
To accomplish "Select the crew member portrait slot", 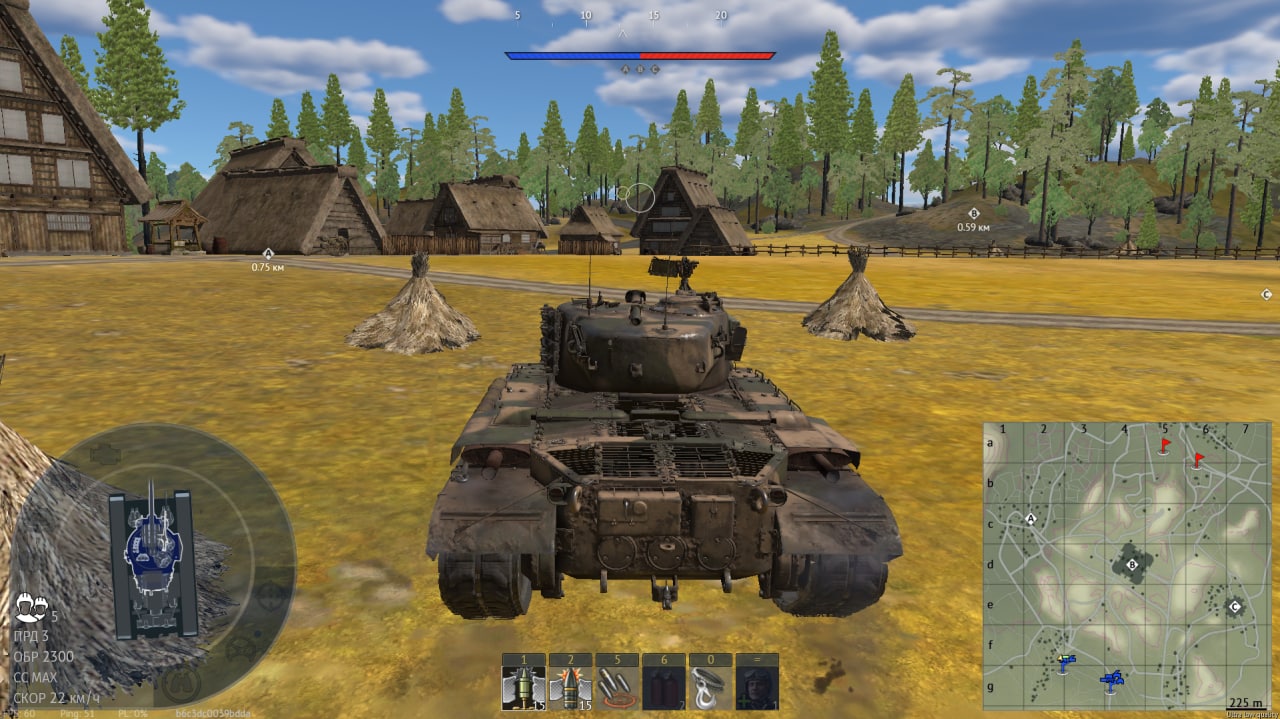I will (x=757, y=687).
